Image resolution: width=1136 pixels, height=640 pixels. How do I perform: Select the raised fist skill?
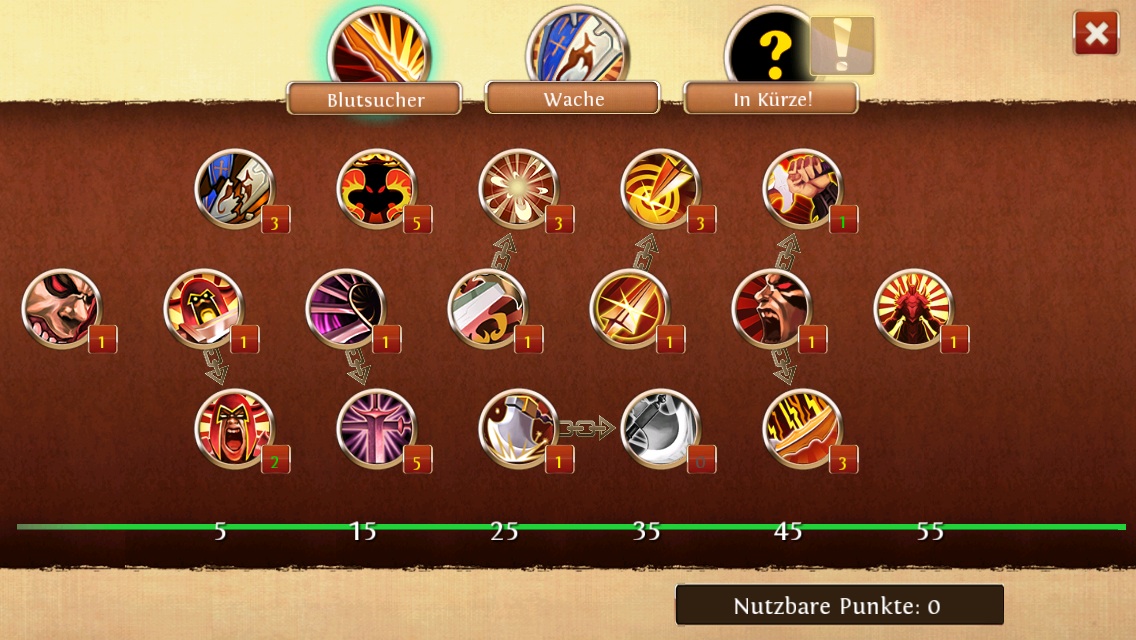(x=803, y=189)
